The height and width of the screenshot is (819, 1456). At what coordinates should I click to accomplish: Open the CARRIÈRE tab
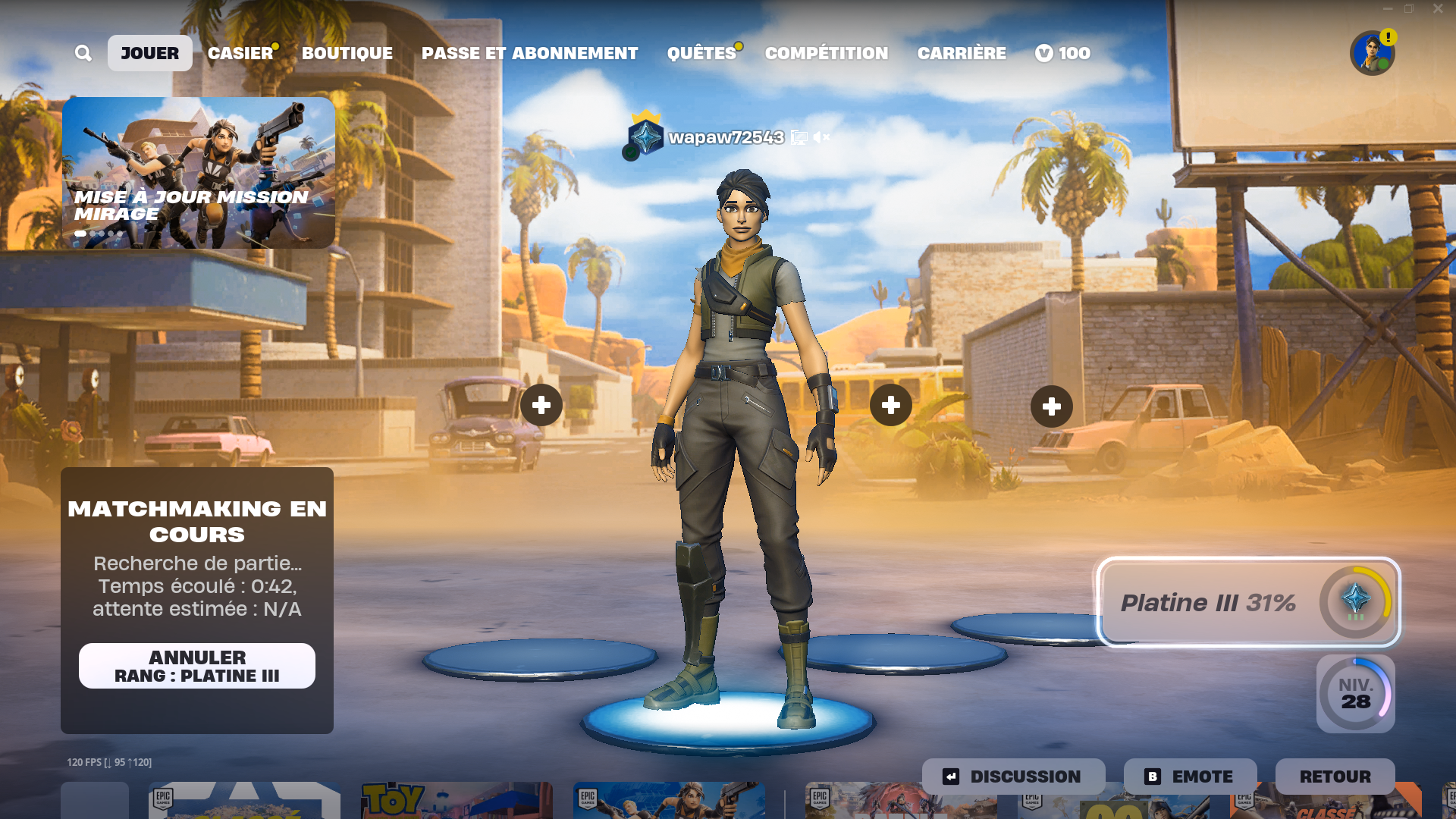[x=962, y=53]
